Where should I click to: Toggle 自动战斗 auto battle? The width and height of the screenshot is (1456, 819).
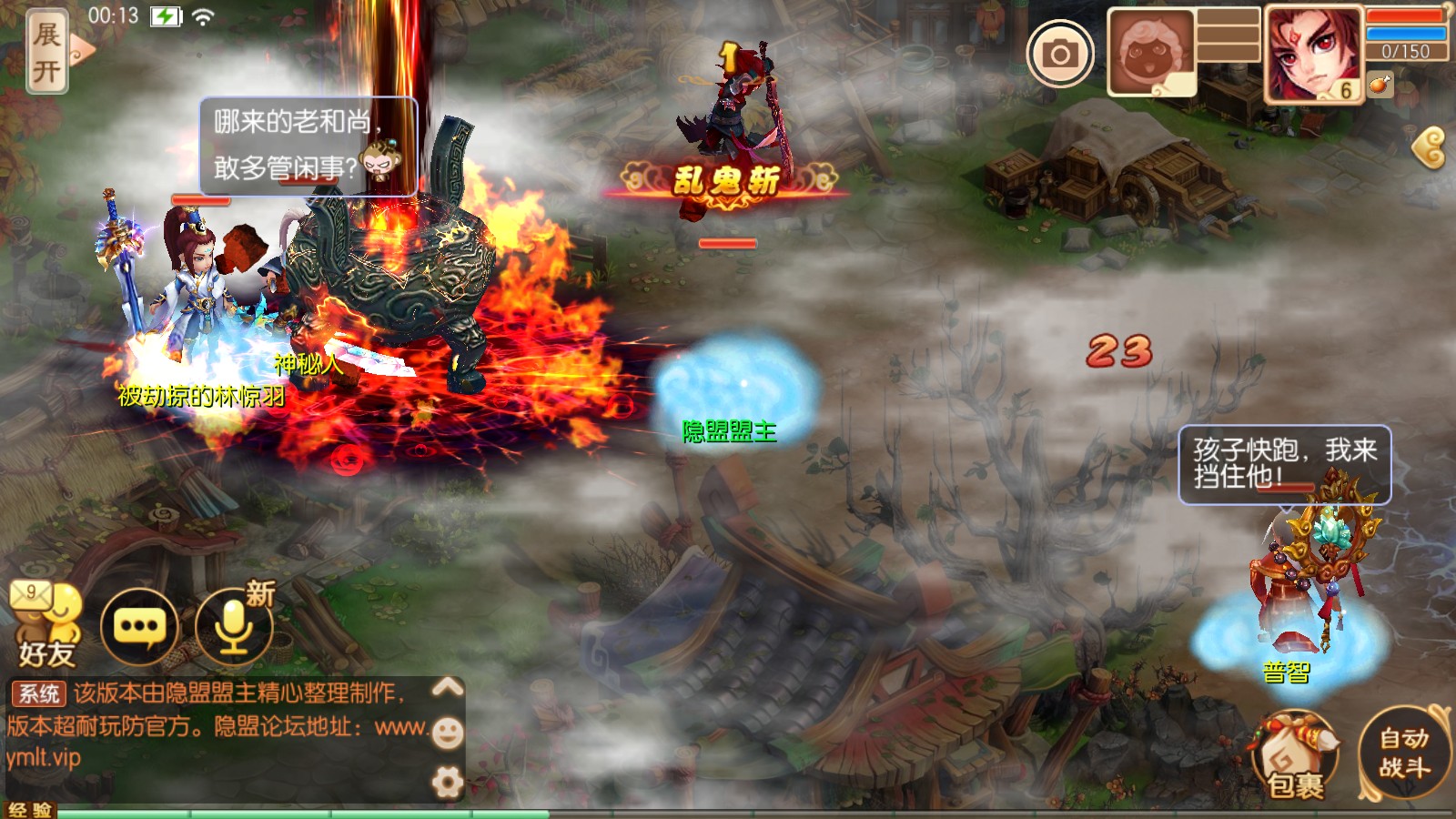click(x=1404, y=753)
